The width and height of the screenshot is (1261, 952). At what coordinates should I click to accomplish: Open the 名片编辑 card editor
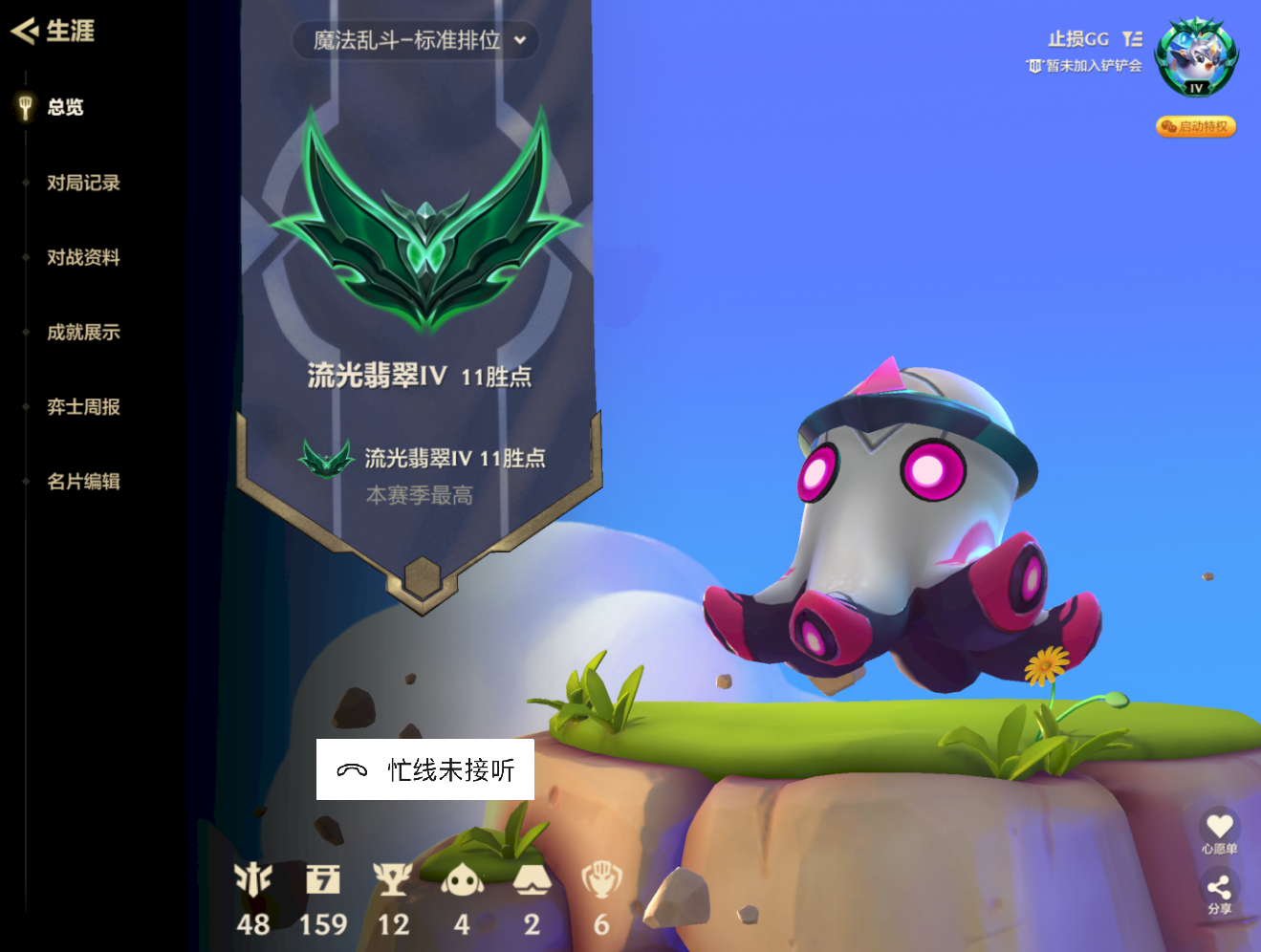point(81,482)
